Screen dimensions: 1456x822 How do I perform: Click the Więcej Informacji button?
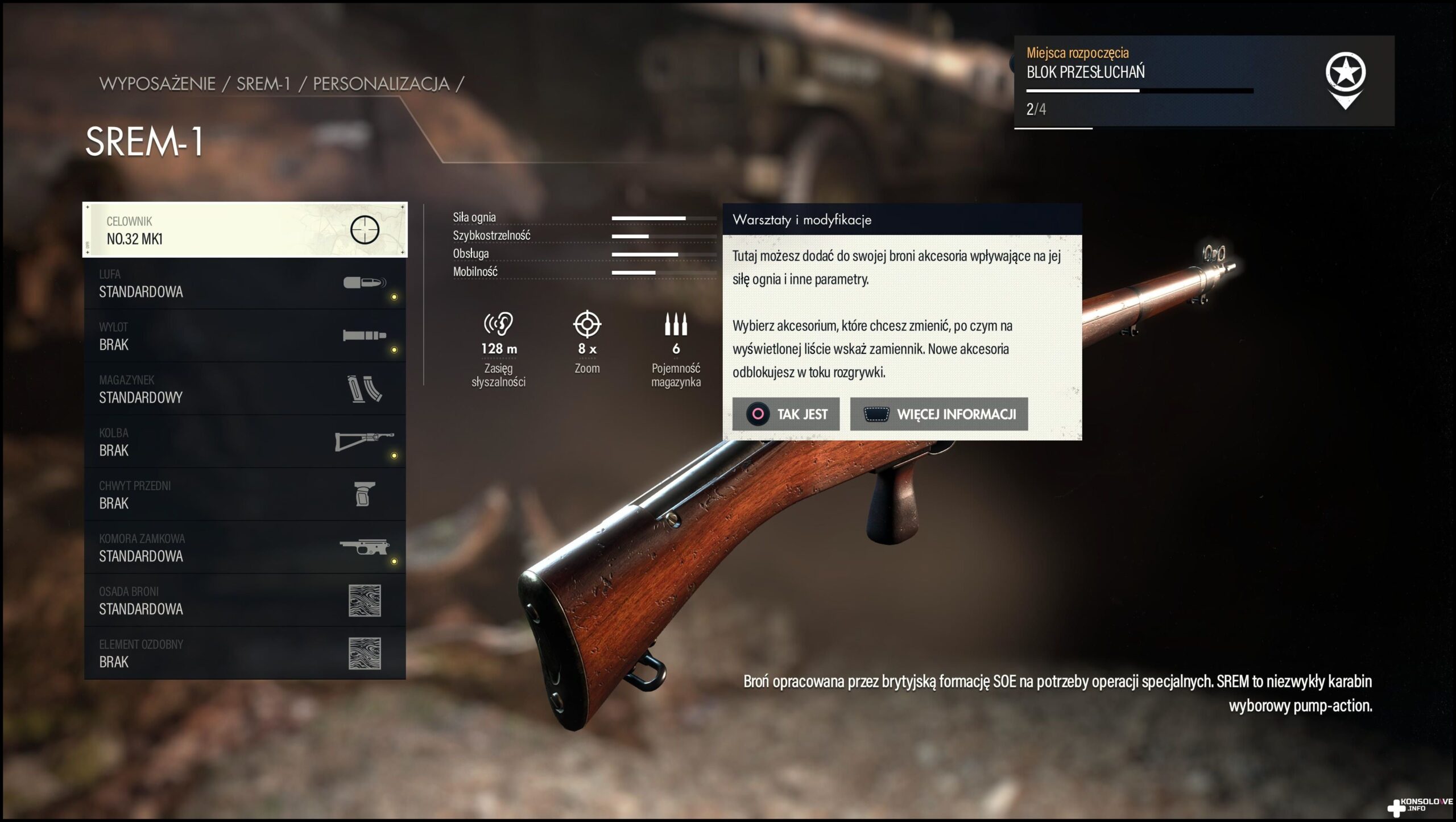point(938,414)
